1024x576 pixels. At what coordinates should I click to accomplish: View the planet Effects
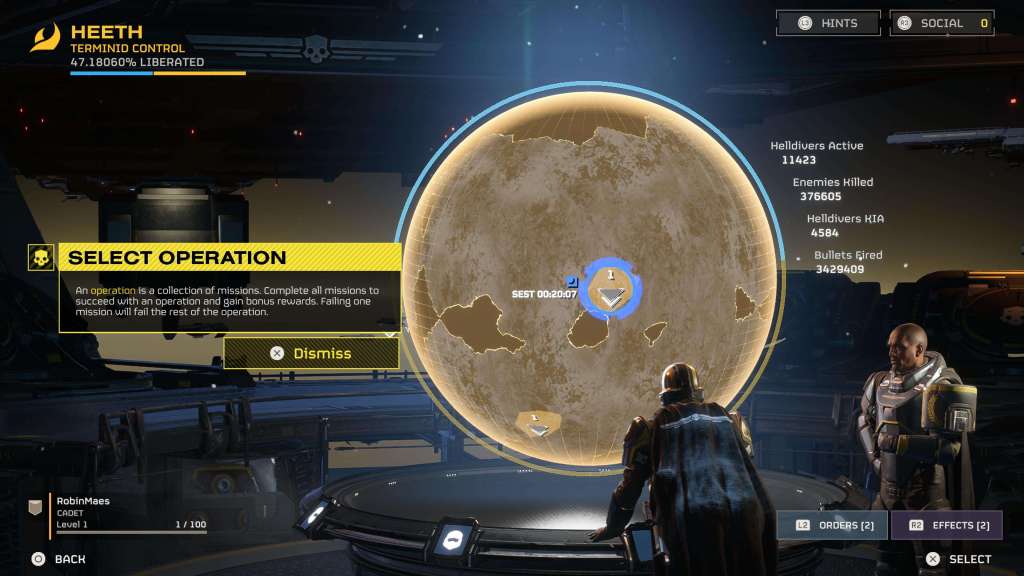(x=946, y=525)
